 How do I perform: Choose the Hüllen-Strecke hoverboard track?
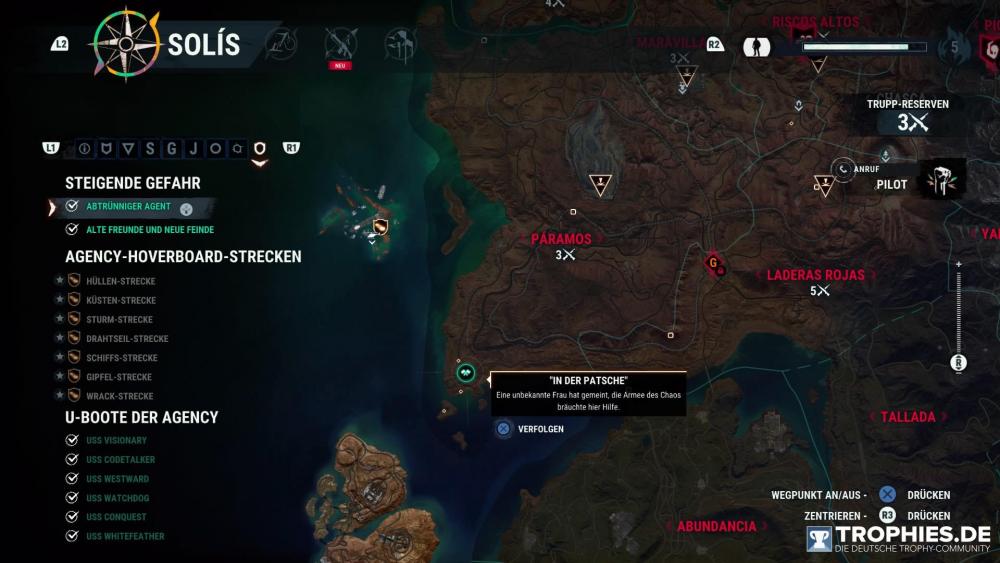point(120,282)
